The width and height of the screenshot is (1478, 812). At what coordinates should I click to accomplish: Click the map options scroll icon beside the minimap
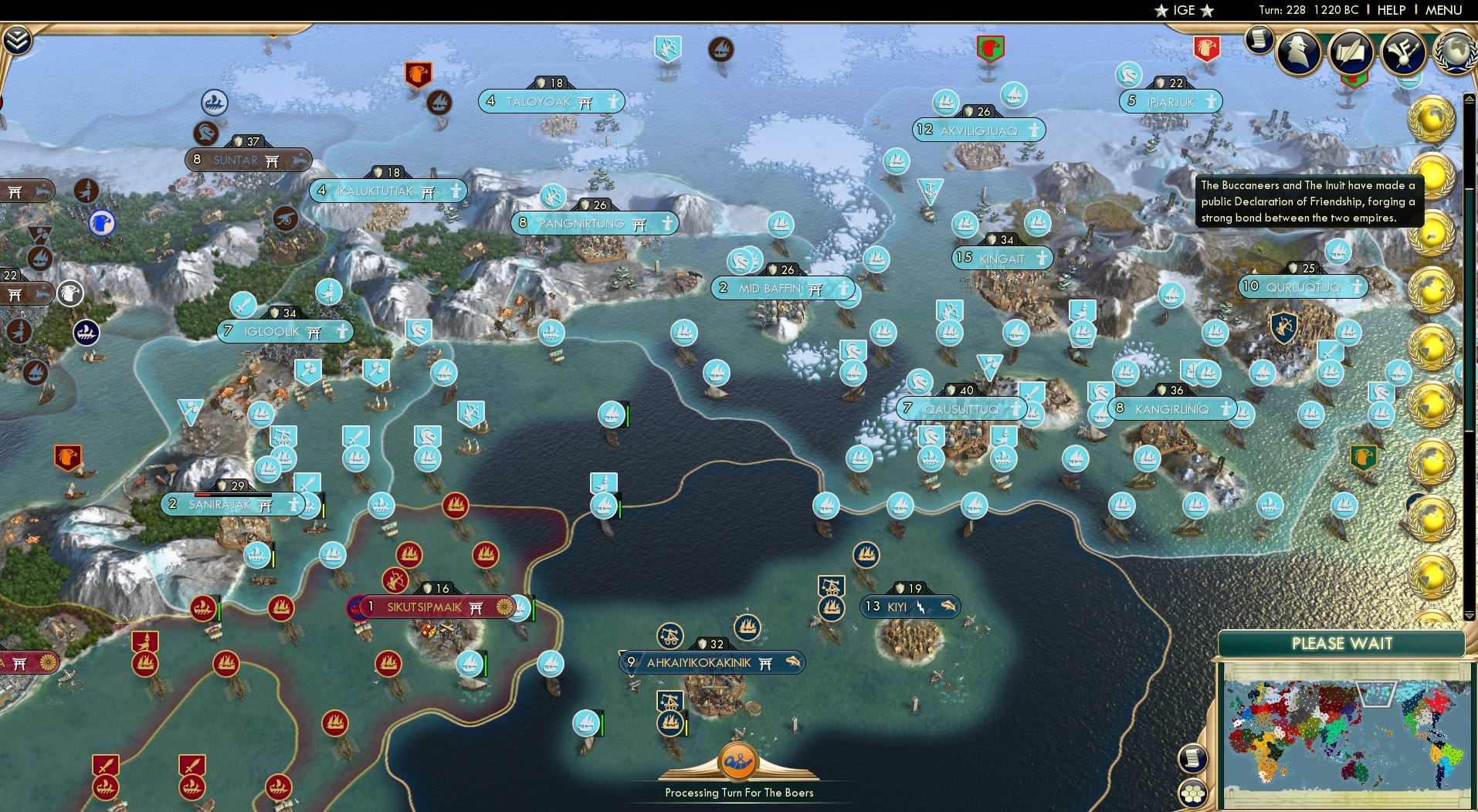coord(1192,757)
